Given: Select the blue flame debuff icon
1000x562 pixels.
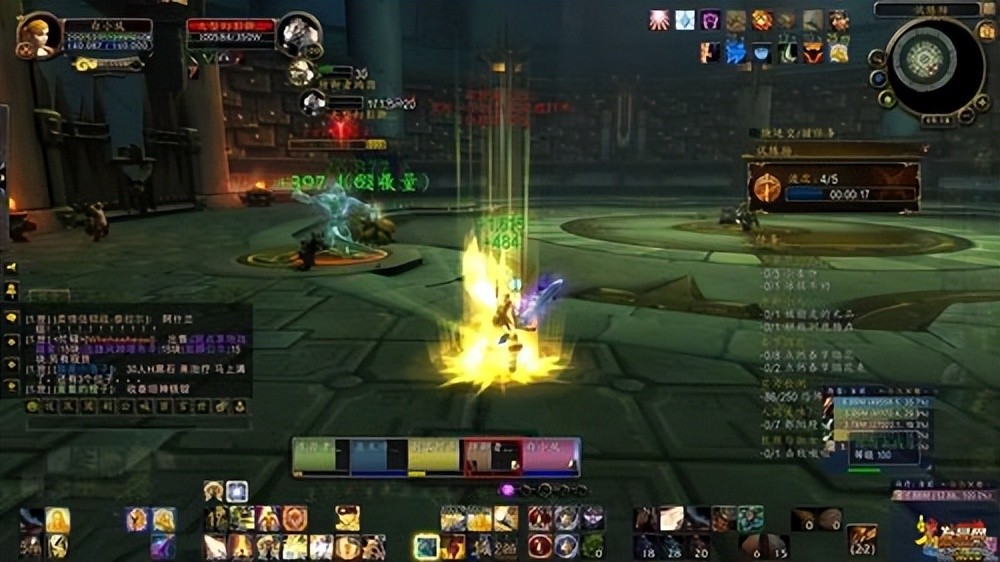Looking at the screenshot, I should (x=736, y=52).
